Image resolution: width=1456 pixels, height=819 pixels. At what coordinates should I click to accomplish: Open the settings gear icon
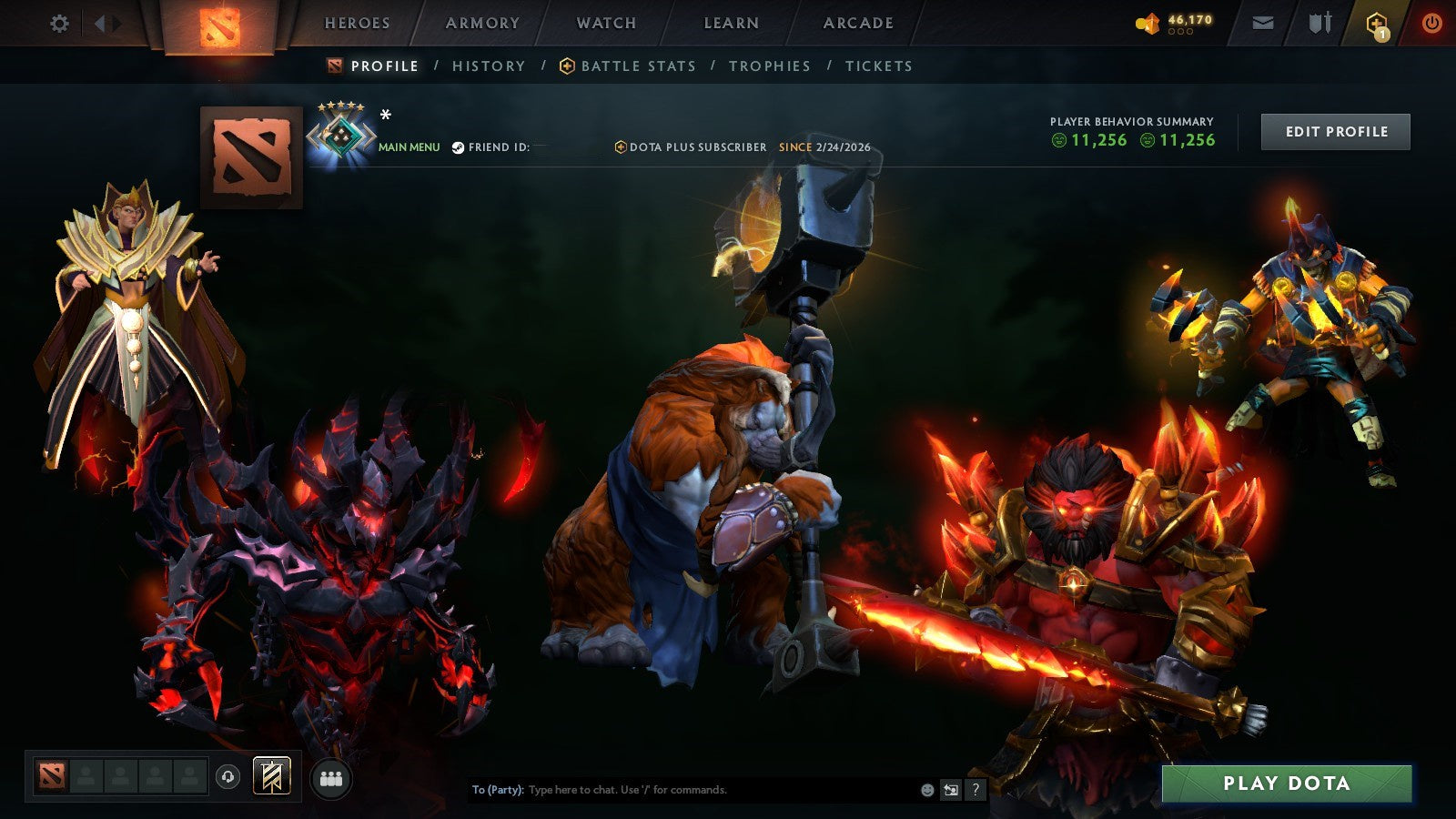pyautogui.click(x=59, y=24)
